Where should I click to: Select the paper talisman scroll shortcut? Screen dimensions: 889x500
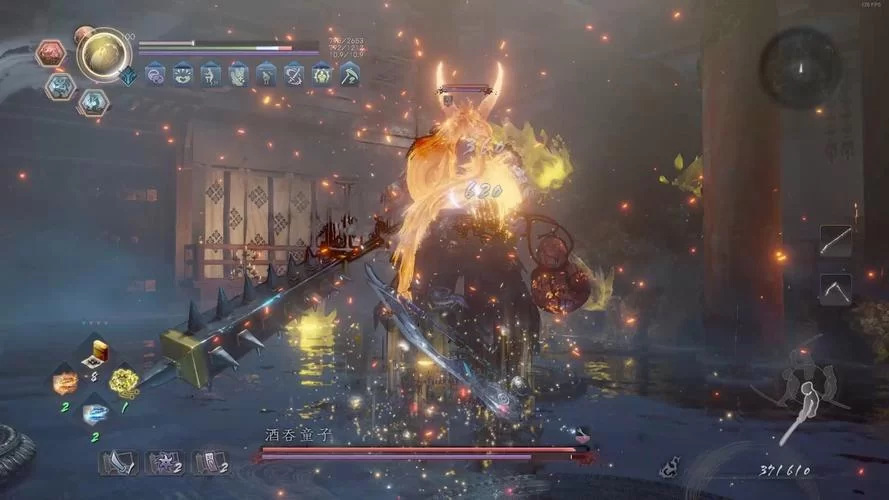(x=209, y=462)
